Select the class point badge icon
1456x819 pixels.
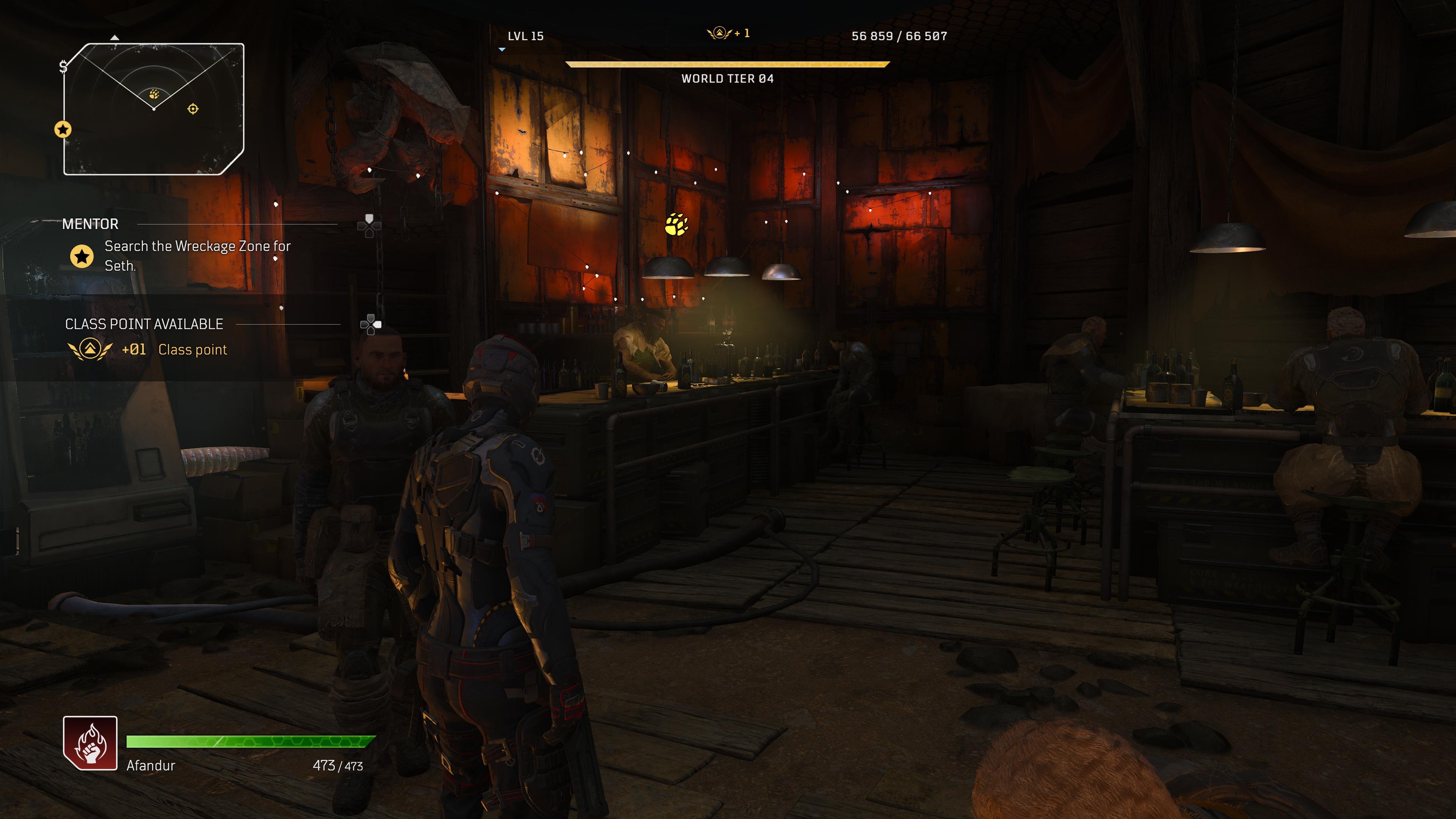(x=91, y=349)
